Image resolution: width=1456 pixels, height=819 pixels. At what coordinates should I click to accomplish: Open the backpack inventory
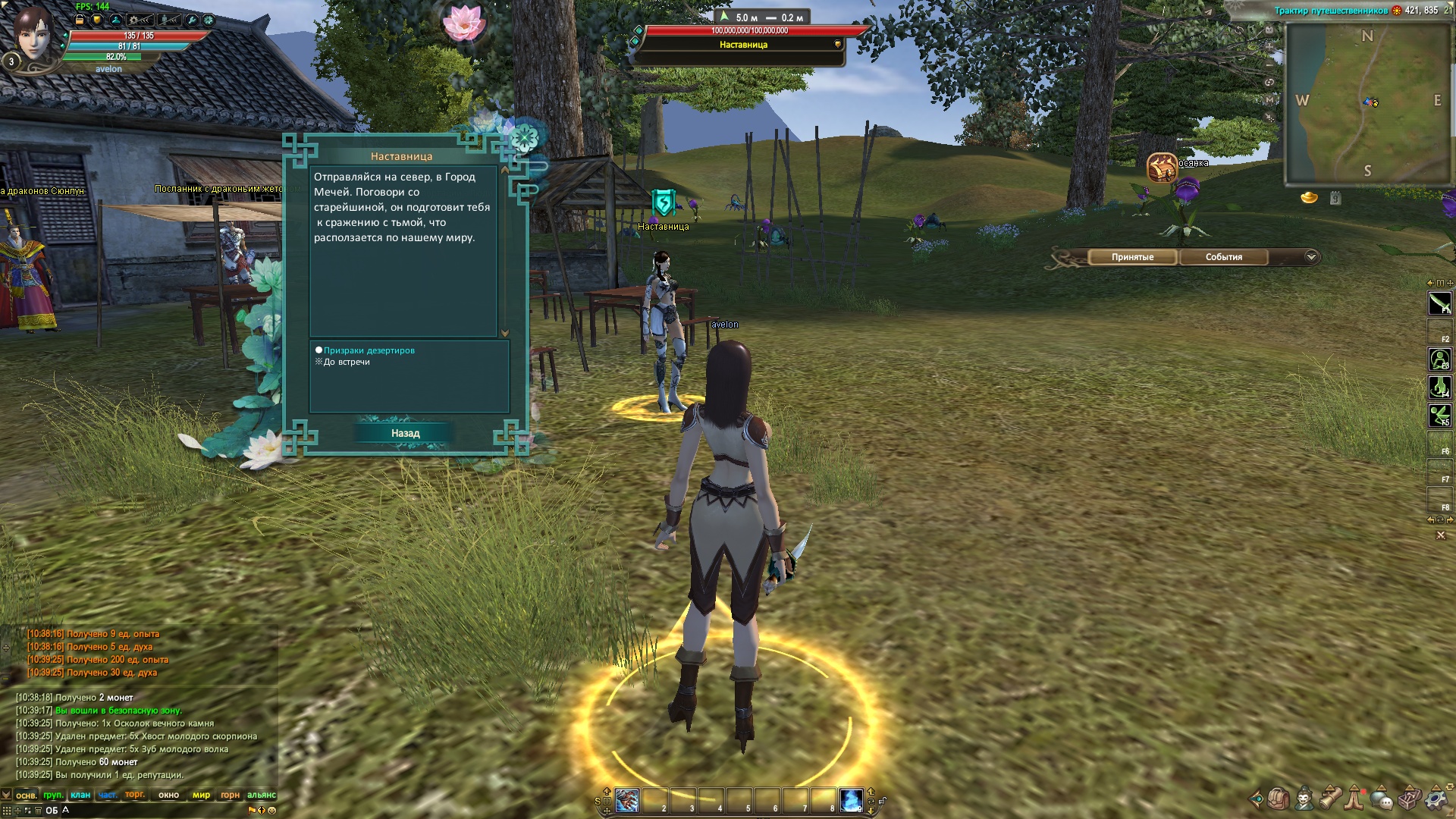click(x=1279, y=799)
